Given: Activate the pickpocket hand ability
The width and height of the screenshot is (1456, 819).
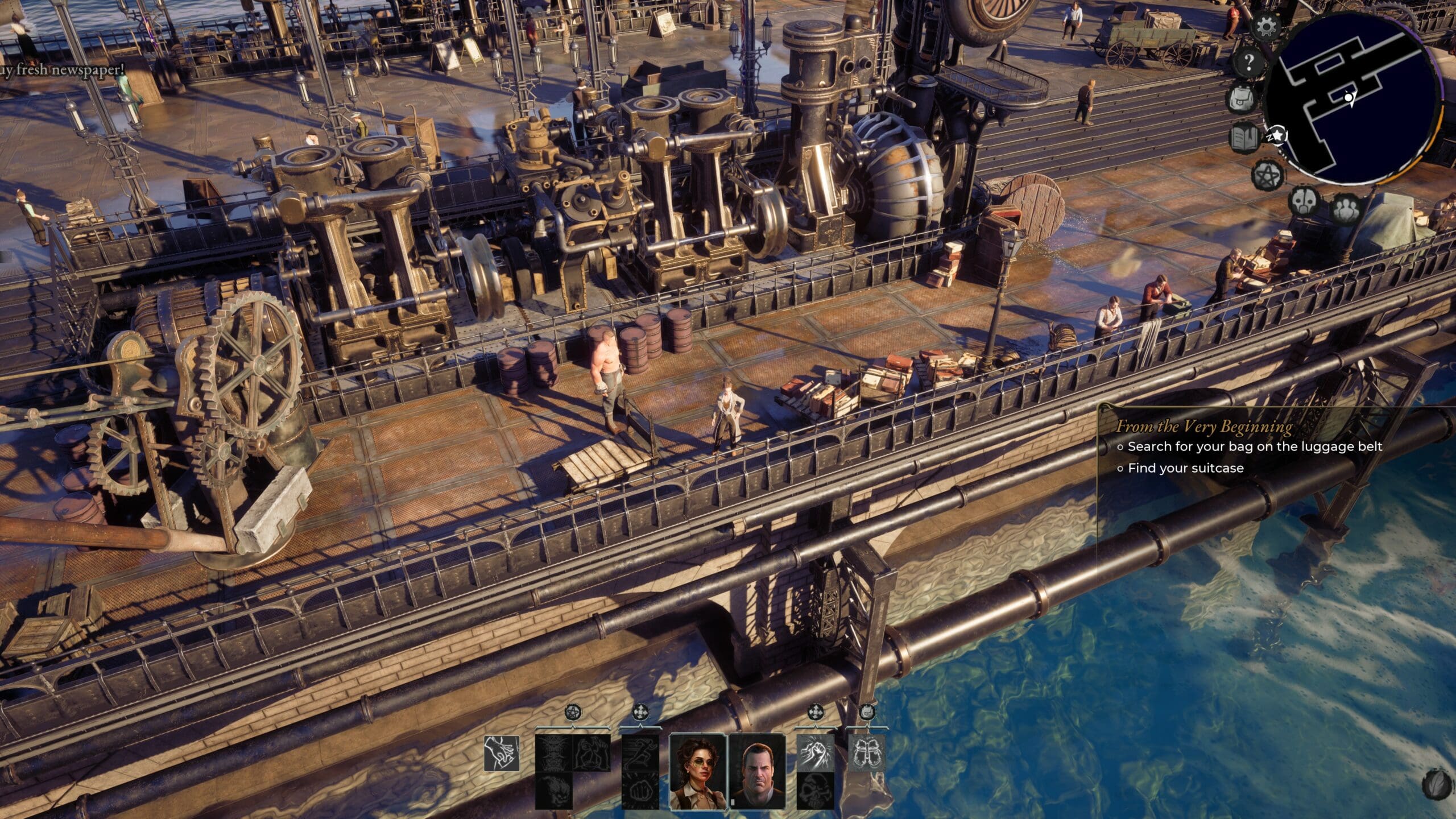Looking at the screenshot, I should 502,754.
